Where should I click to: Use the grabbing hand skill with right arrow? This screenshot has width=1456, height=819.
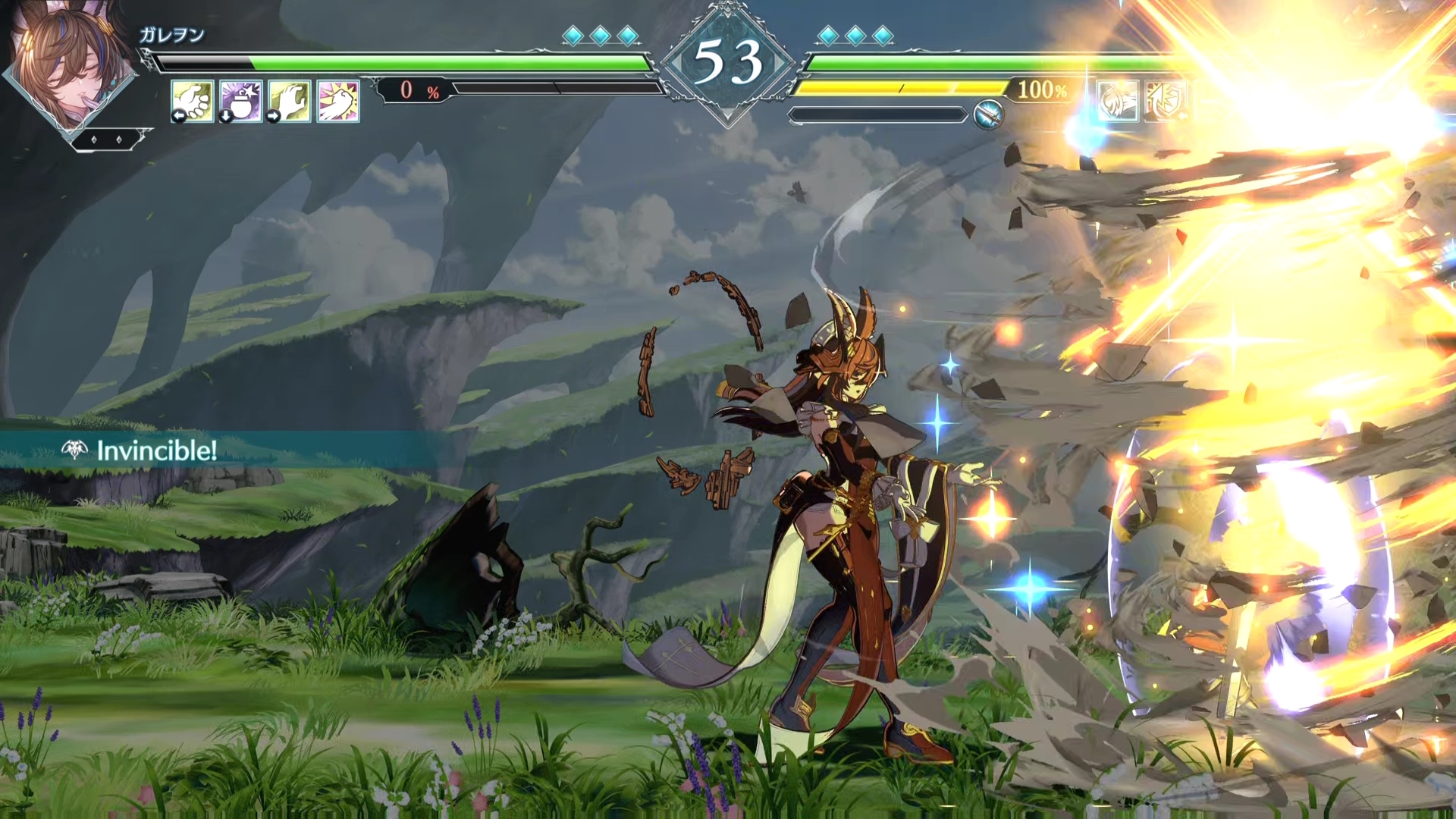point(290,101)
